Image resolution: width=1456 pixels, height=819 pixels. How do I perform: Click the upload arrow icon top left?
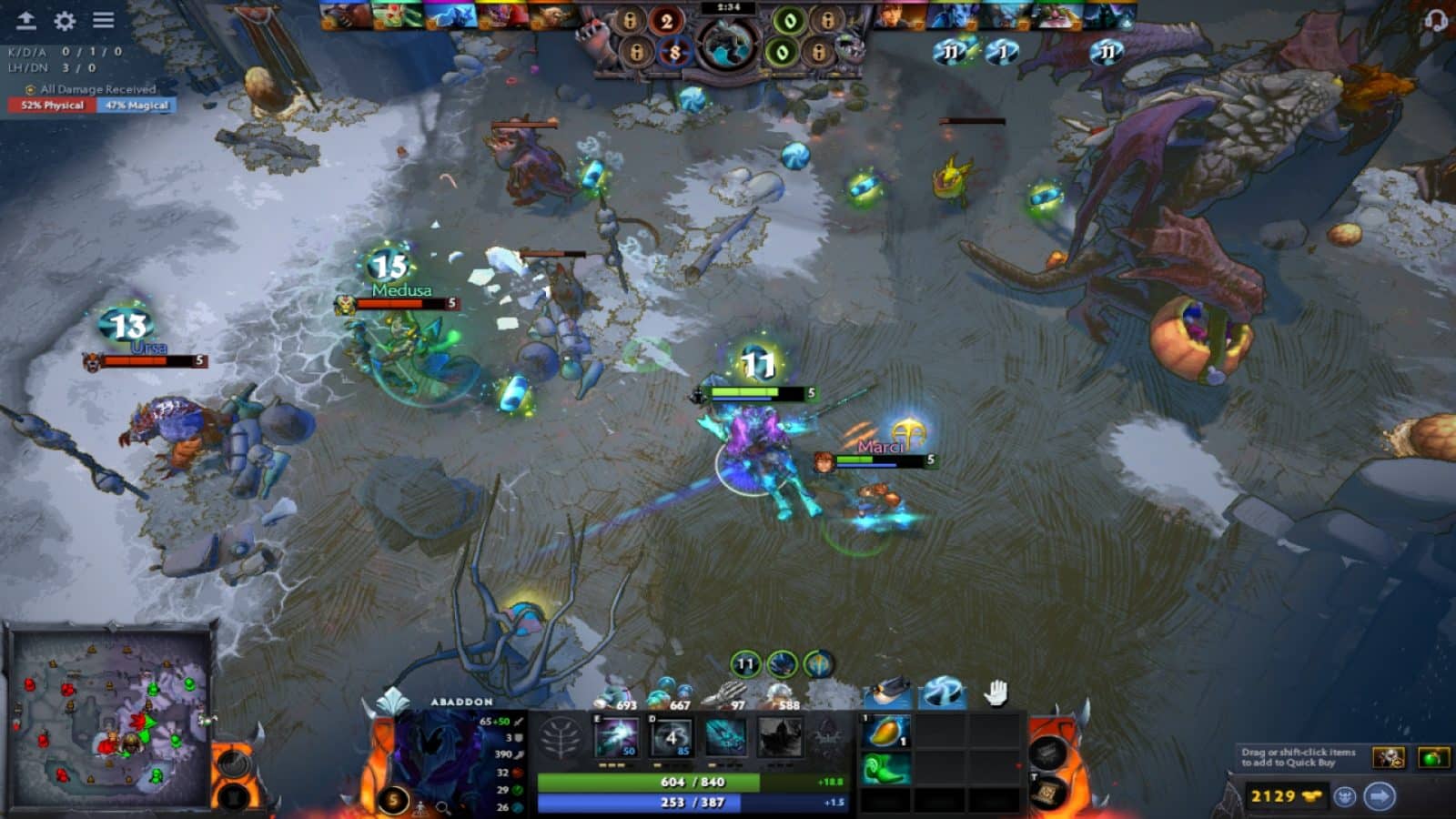pos(25,18)
